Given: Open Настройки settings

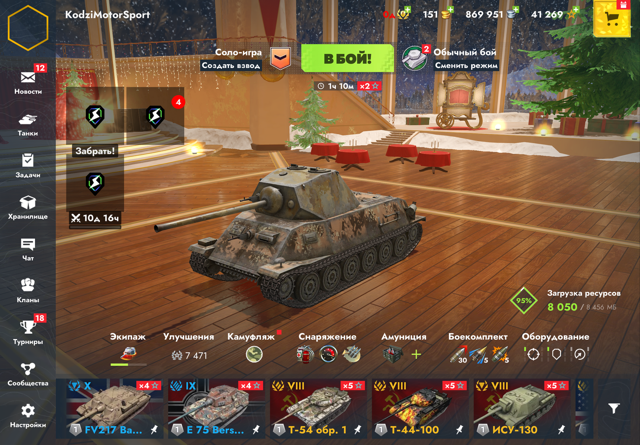Looking at the screenshot, I should click(x=28, y=415).
